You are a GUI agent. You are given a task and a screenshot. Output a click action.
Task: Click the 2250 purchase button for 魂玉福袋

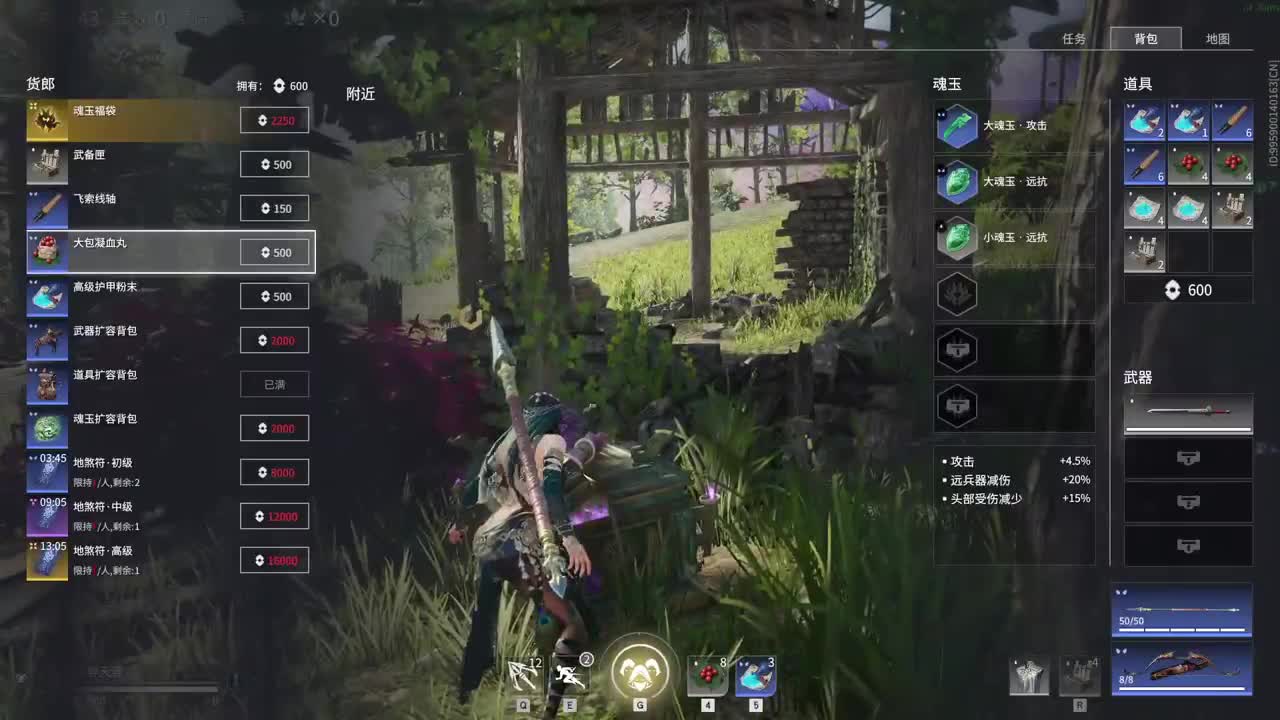tap(274, 119)
